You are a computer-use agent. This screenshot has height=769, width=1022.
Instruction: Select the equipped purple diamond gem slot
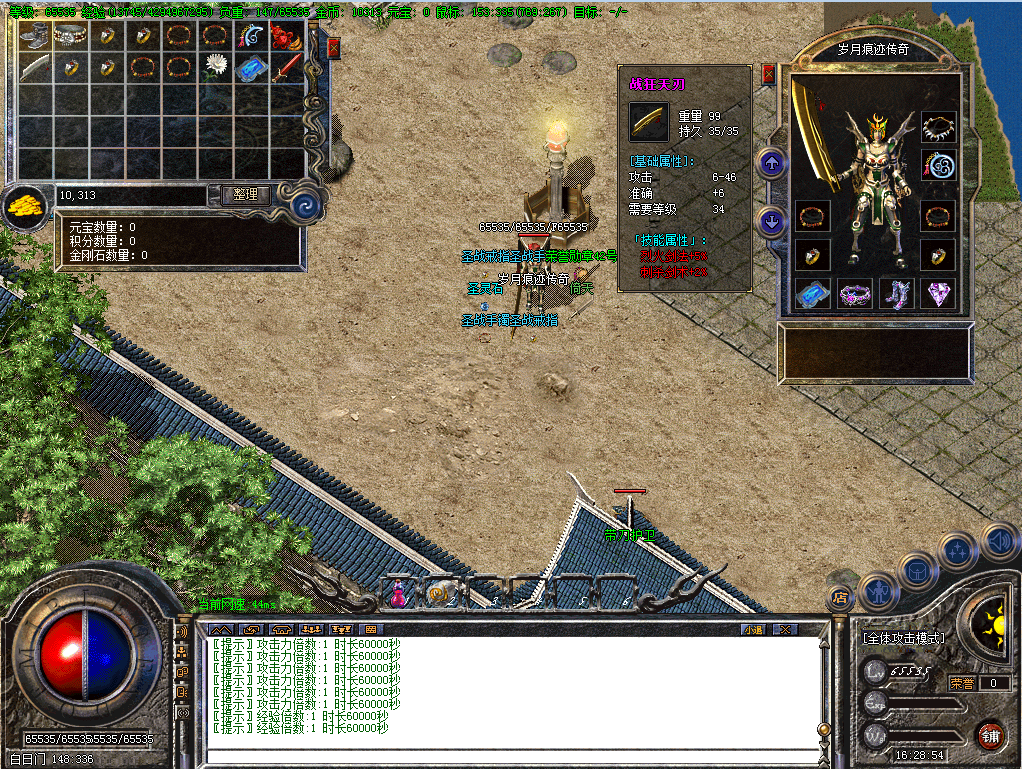(938, 294)
